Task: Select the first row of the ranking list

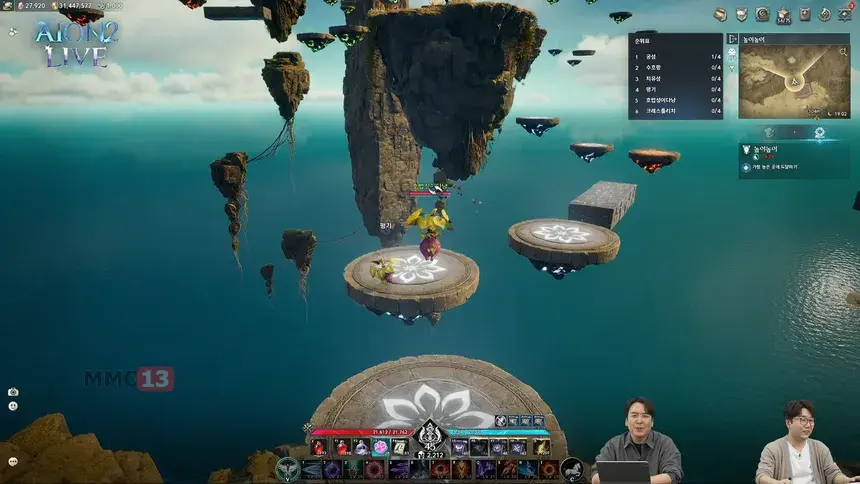Action: pyautogui.click(x=675, y=56)
